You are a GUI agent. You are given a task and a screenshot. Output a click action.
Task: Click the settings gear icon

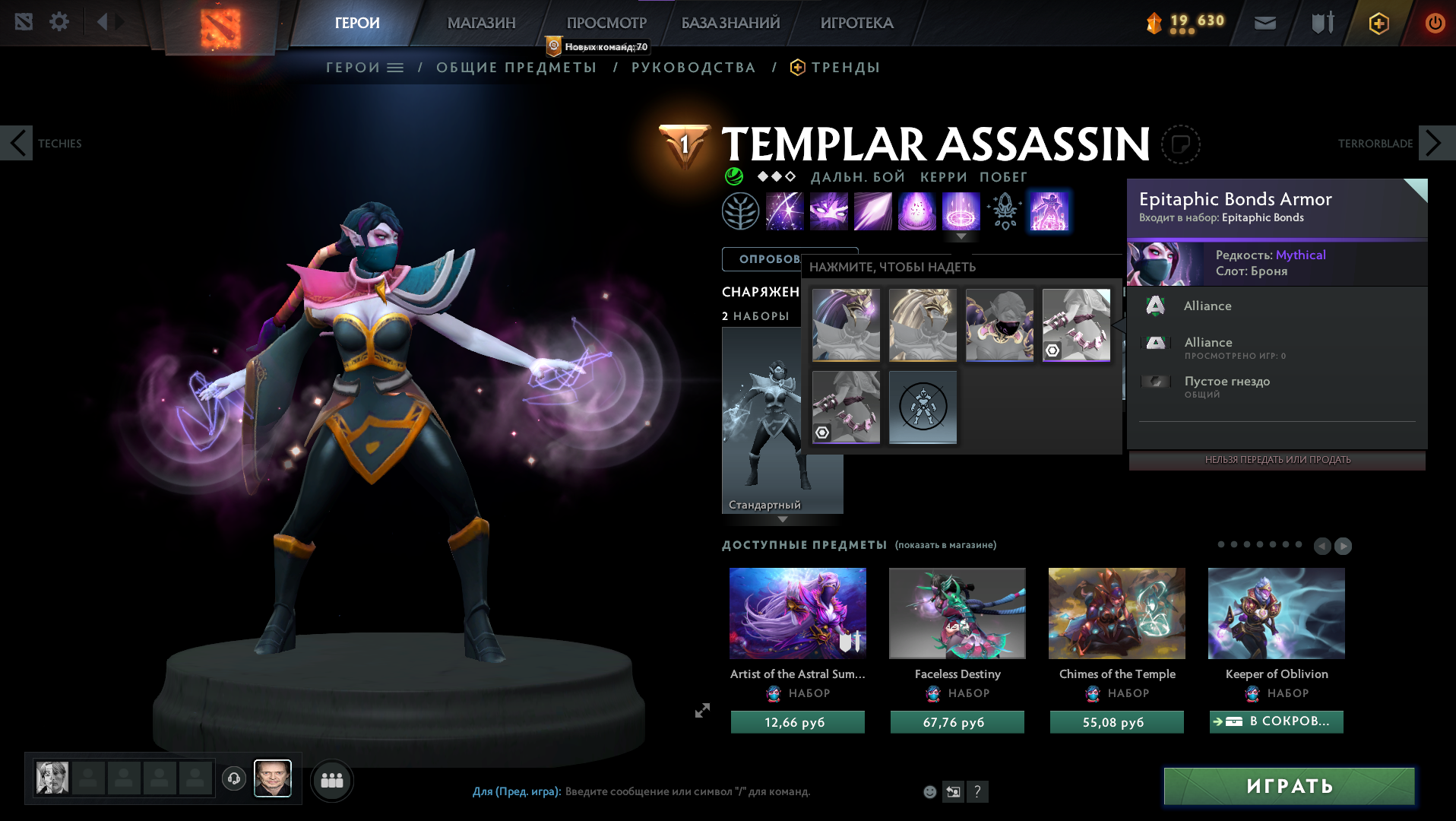(x=58, y=22)
